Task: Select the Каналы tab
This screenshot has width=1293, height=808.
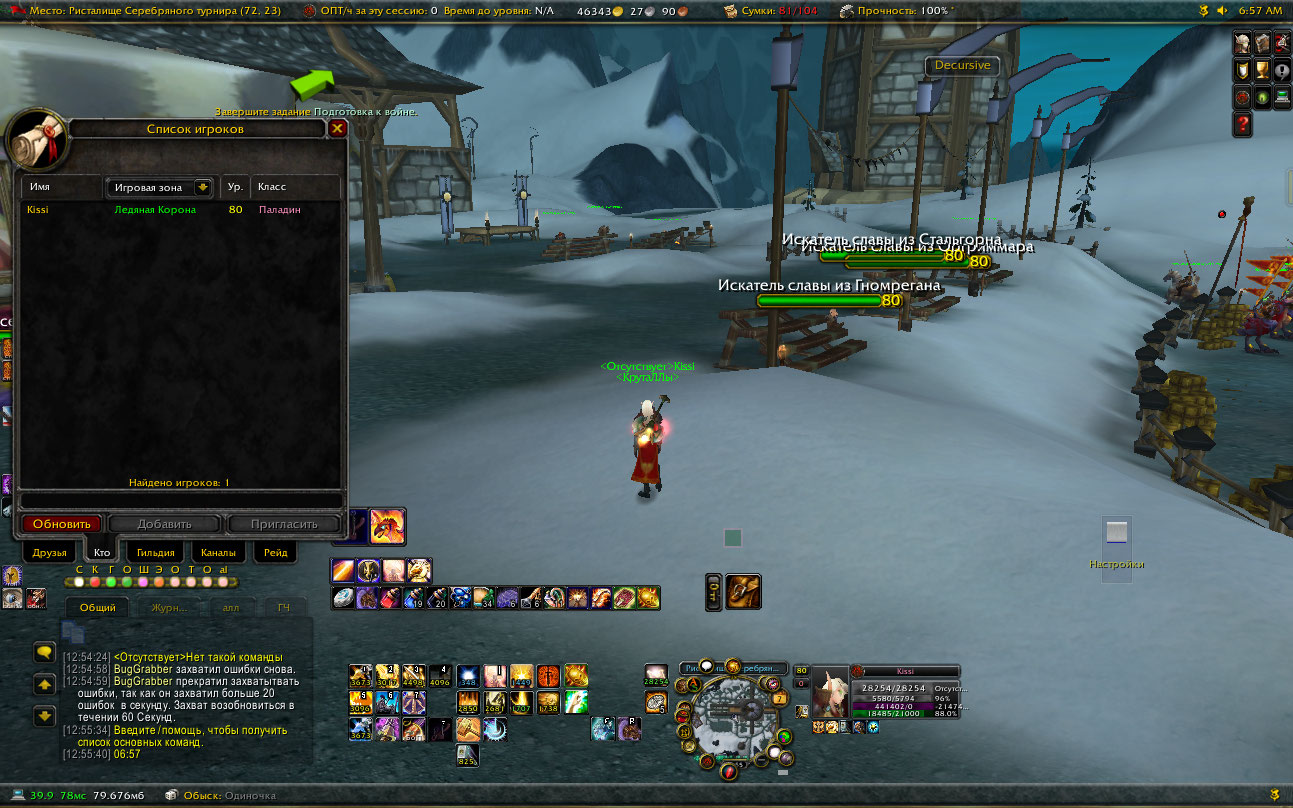Action: point(217,552)
